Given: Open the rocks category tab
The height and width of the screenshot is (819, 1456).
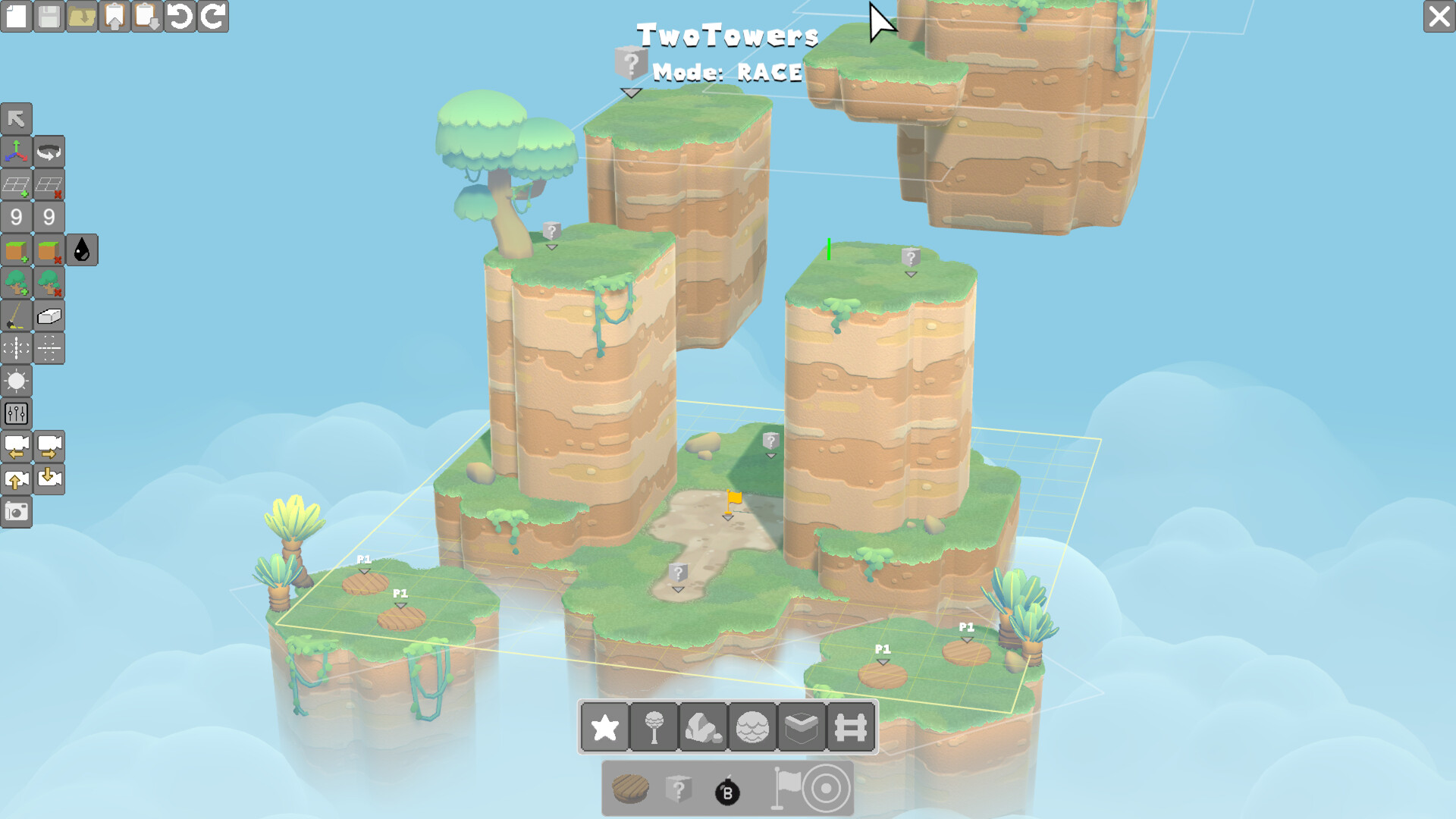Looking at the screenshot, I should (702, 728).
